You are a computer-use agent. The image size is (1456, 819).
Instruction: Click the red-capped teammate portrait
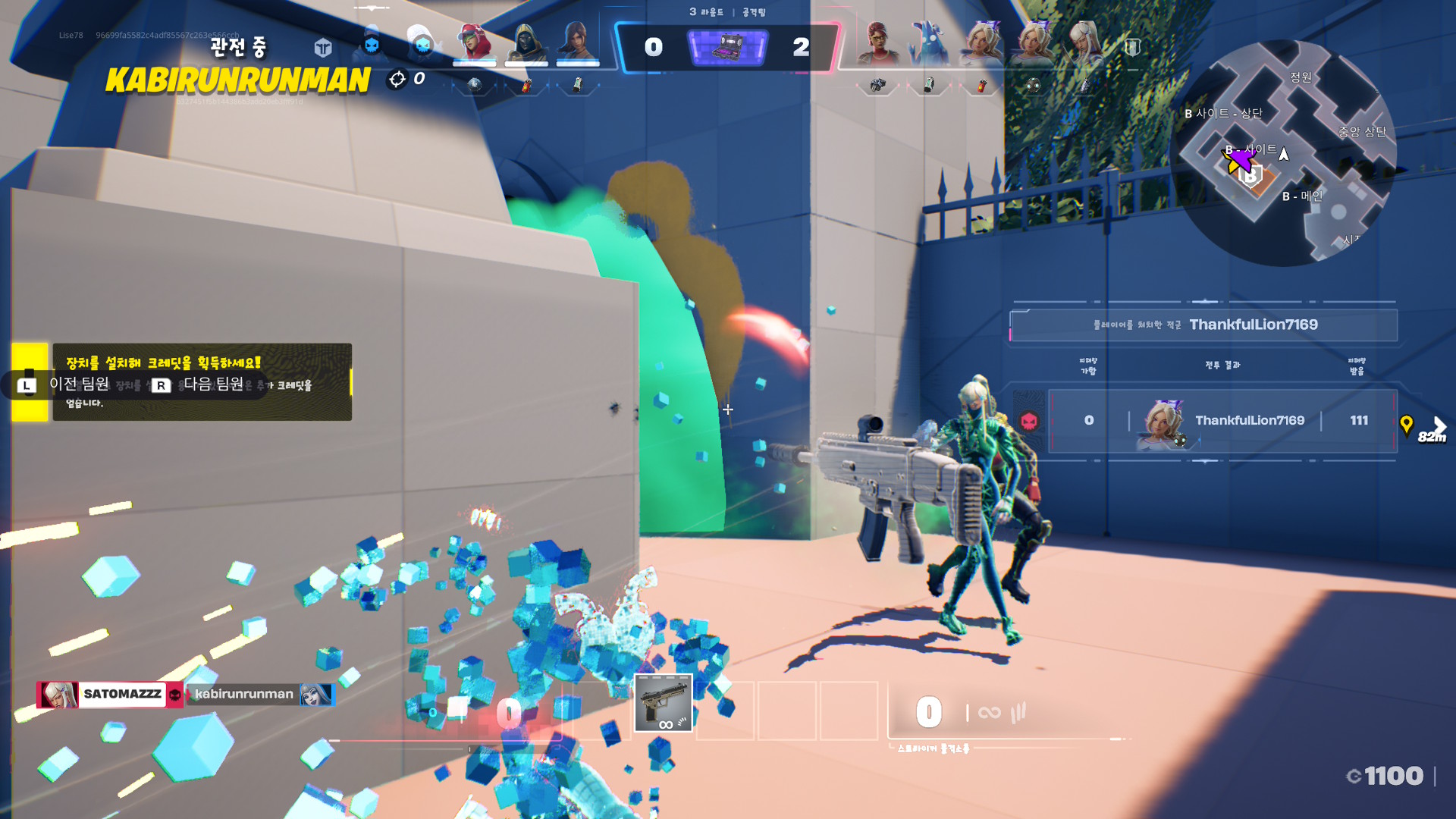[x=474, y=42]
